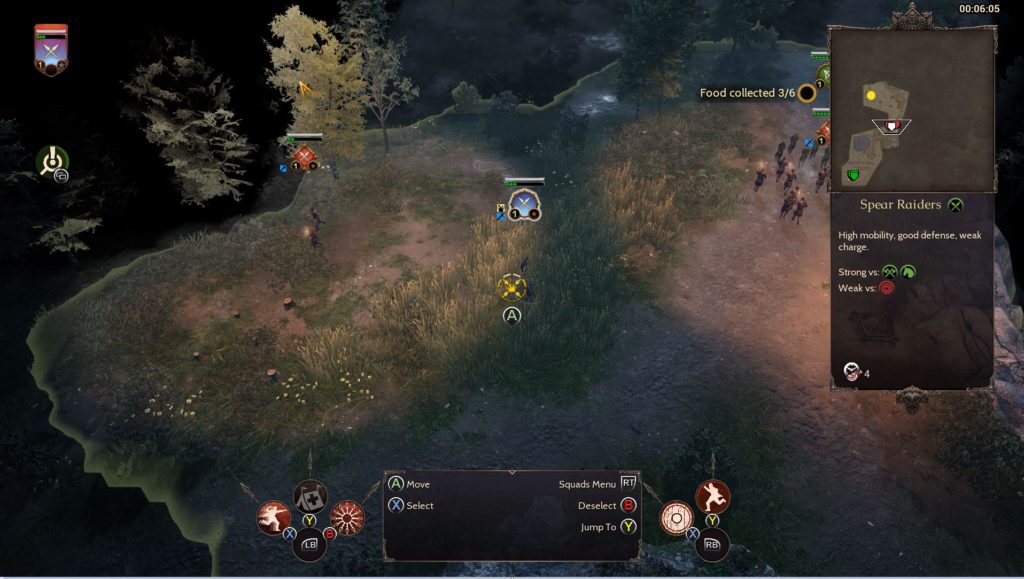
Task: Click the yellow objective marker on the minimap
Action: coord(871,95)
